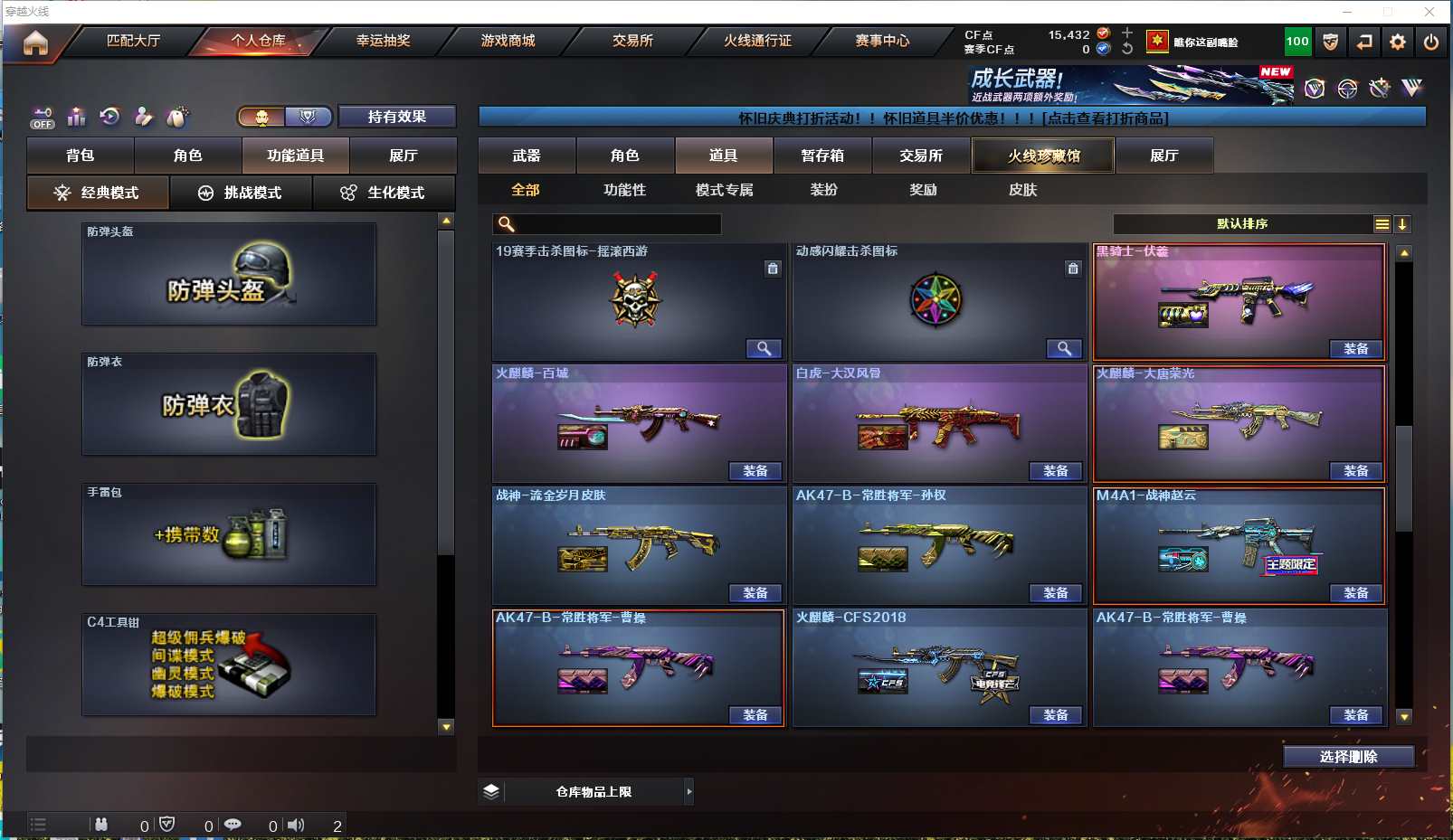Open 火线通行证 battle pass

pos(757,41)
